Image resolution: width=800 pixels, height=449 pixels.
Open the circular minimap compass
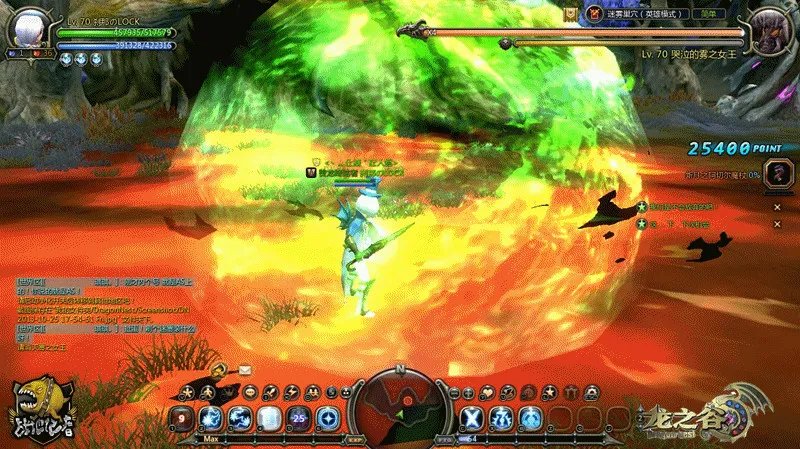point(399,405)
